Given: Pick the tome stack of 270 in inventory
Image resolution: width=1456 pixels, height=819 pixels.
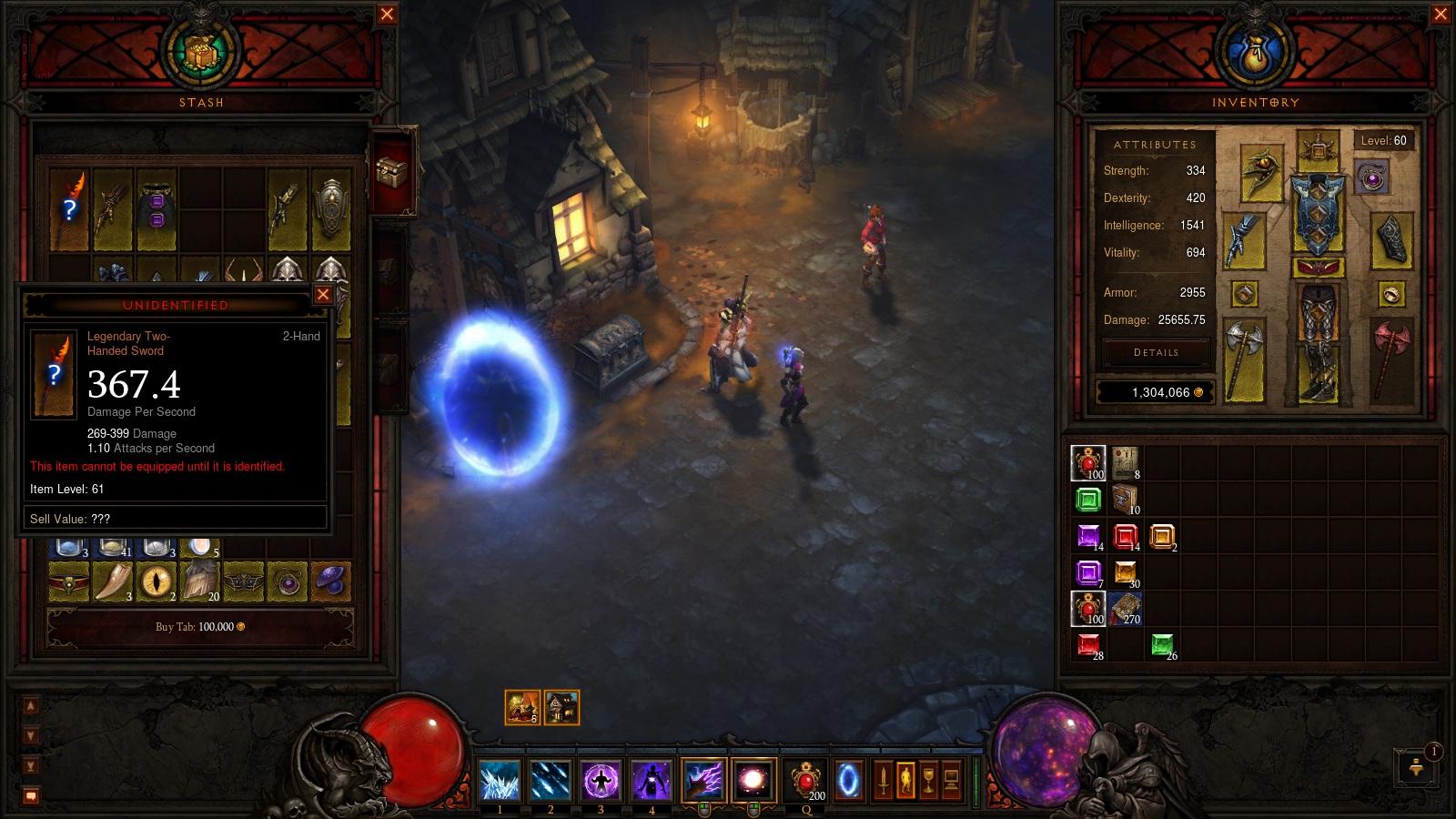Looking at the screenshot, I should coord(1126,608).
